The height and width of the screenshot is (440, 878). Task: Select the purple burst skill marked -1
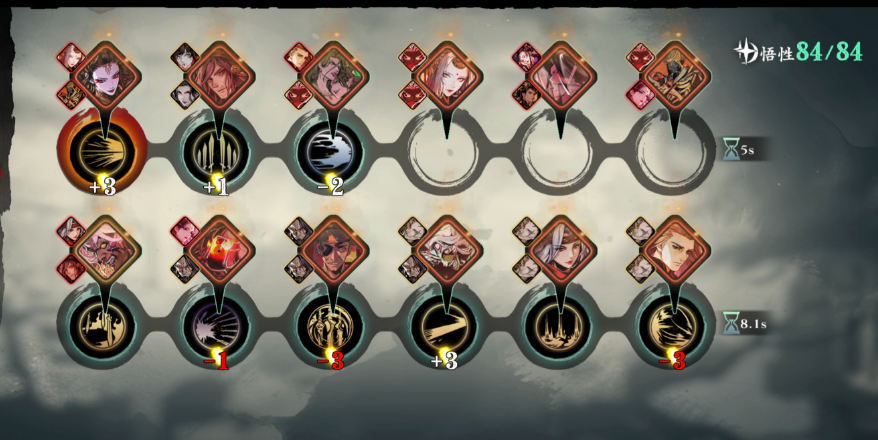(217, 322)
